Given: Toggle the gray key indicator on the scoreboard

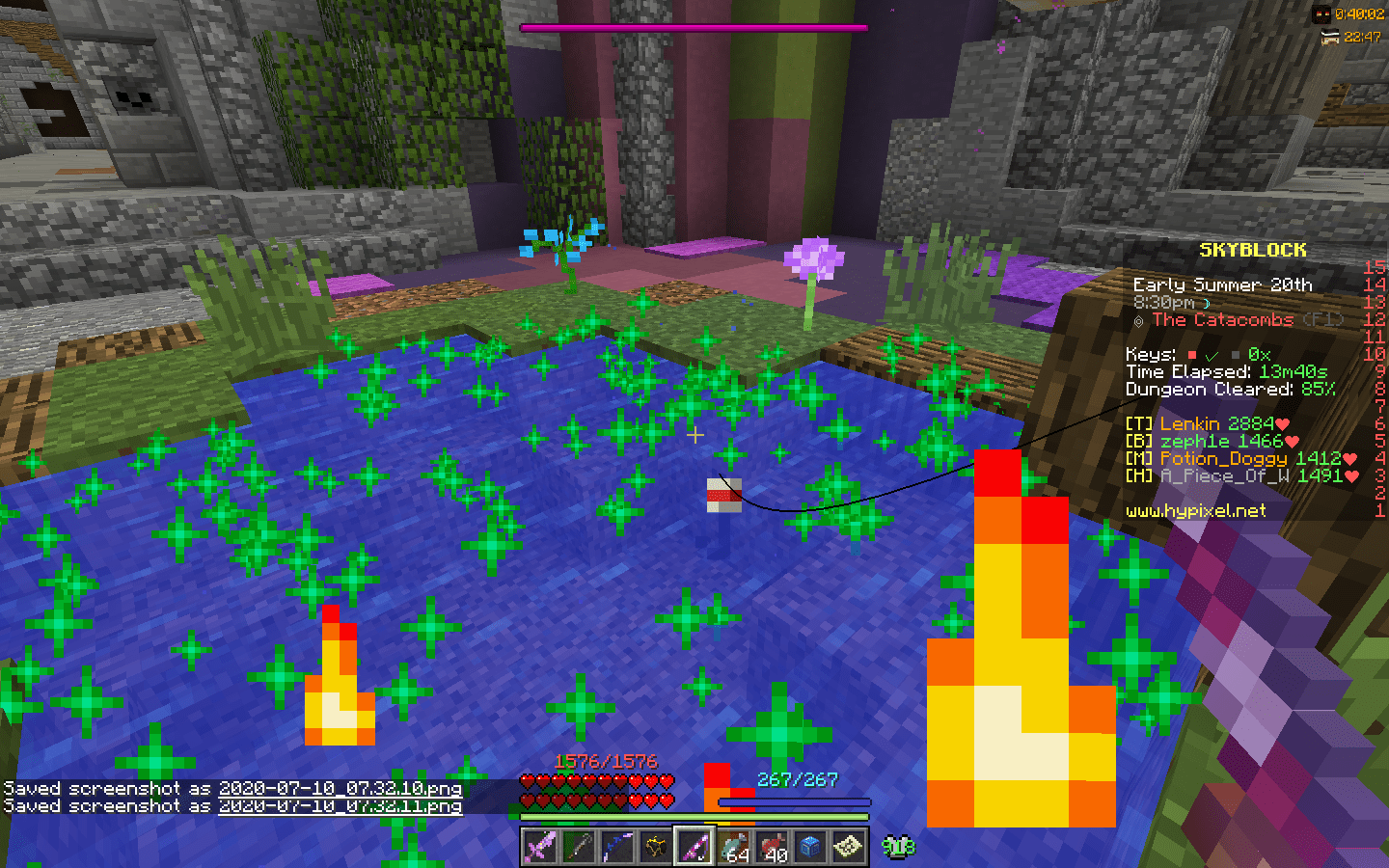Looking at the screenshot, I should [x=1235, y=355].
